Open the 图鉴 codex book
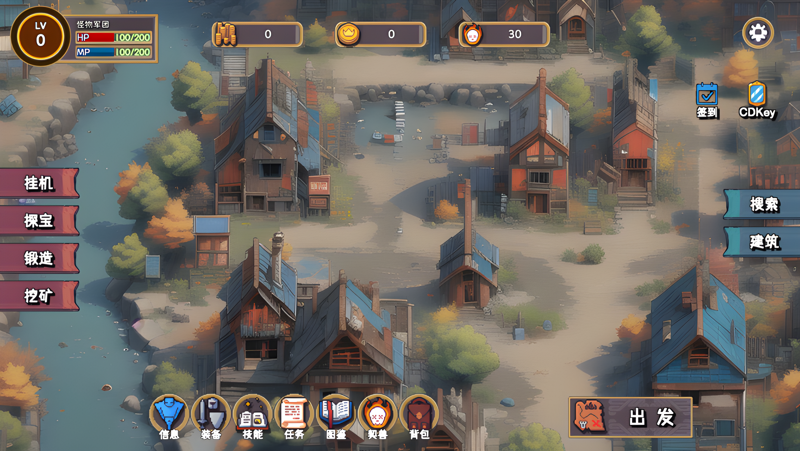This screenshot has height=451, width=800. pos(336,414)
